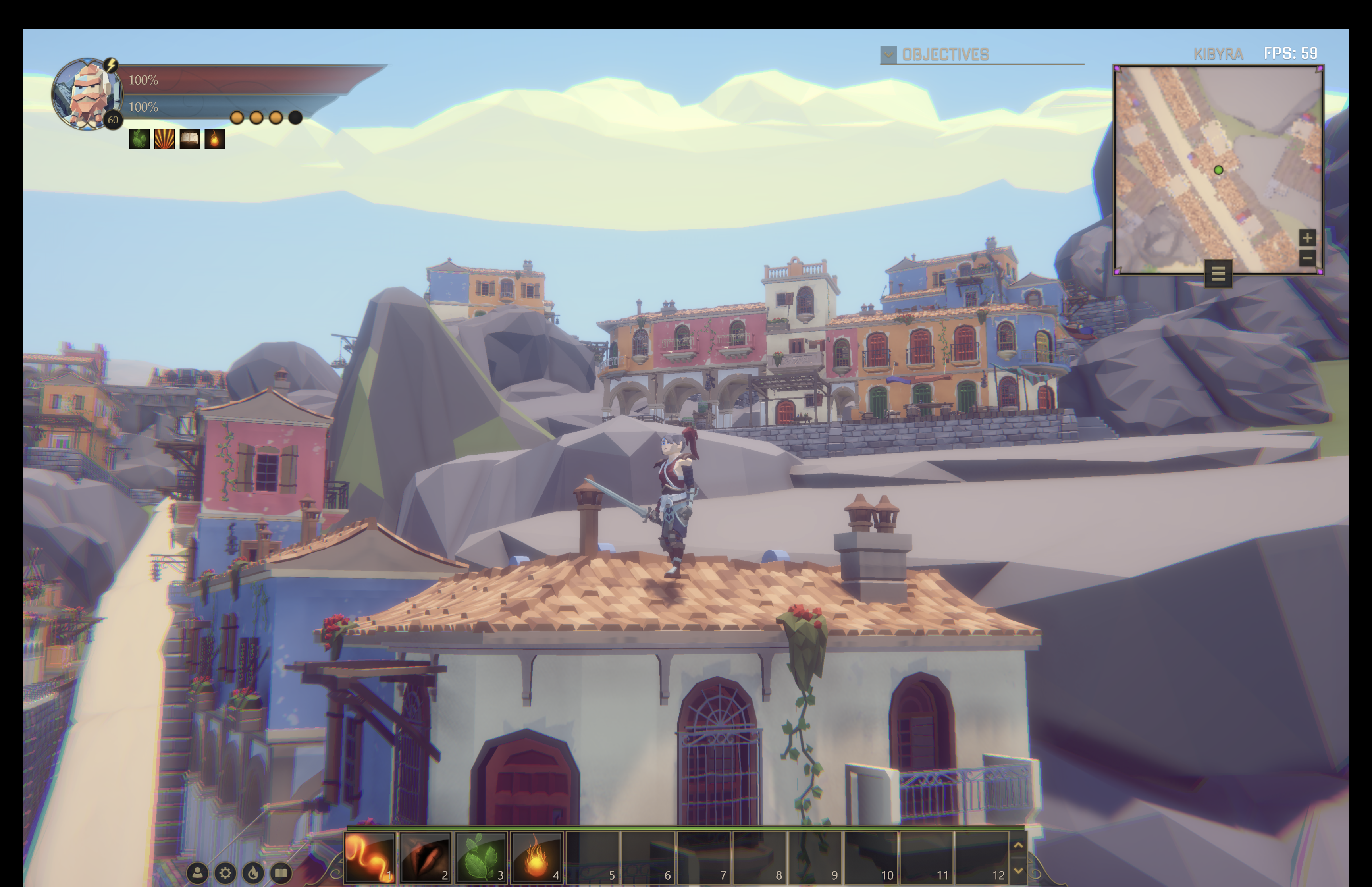Open the character profile button

point(197,873)
